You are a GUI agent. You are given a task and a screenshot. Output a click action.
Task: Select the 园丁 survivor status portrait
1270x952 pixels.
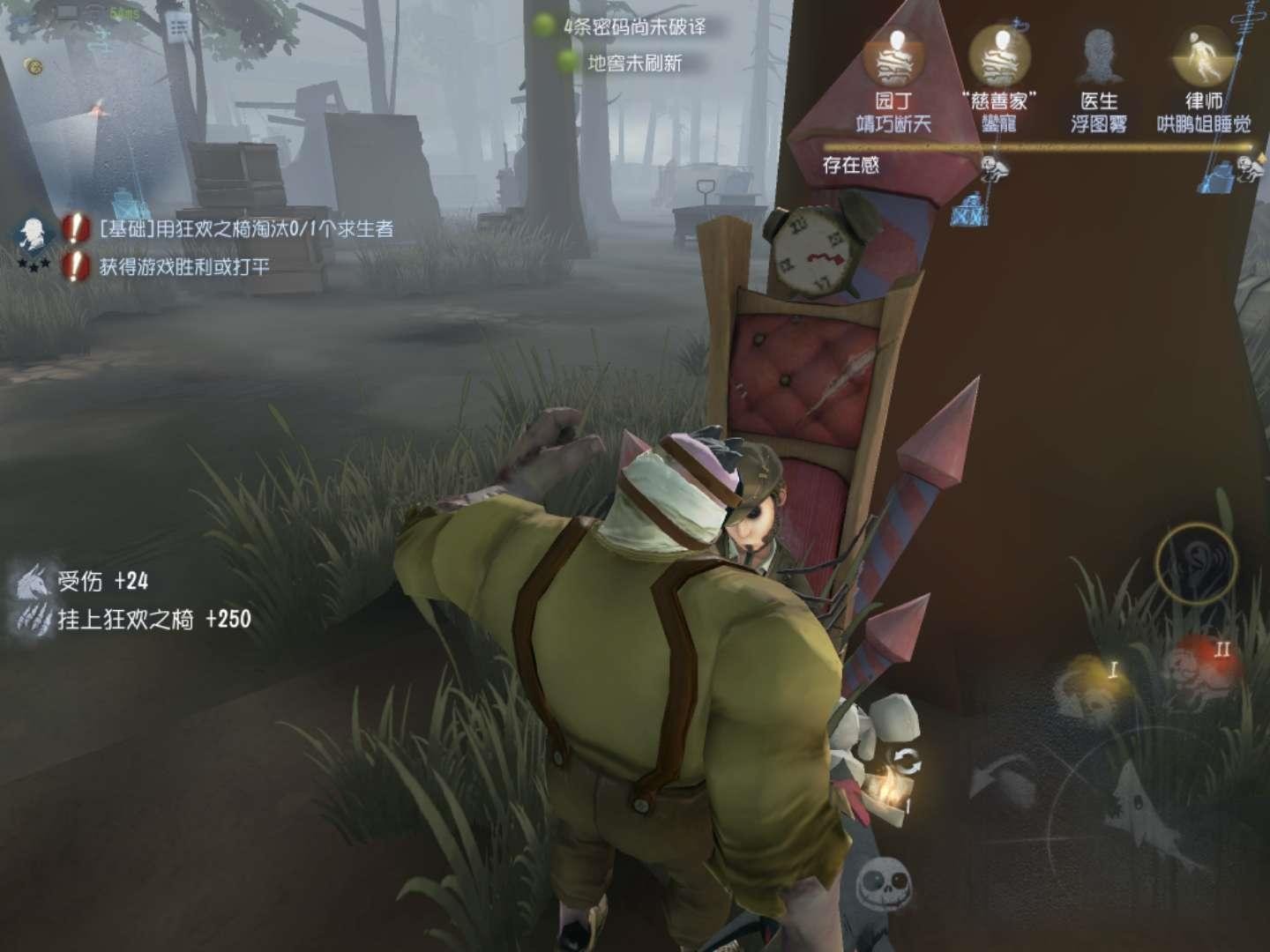coord(894,60)
